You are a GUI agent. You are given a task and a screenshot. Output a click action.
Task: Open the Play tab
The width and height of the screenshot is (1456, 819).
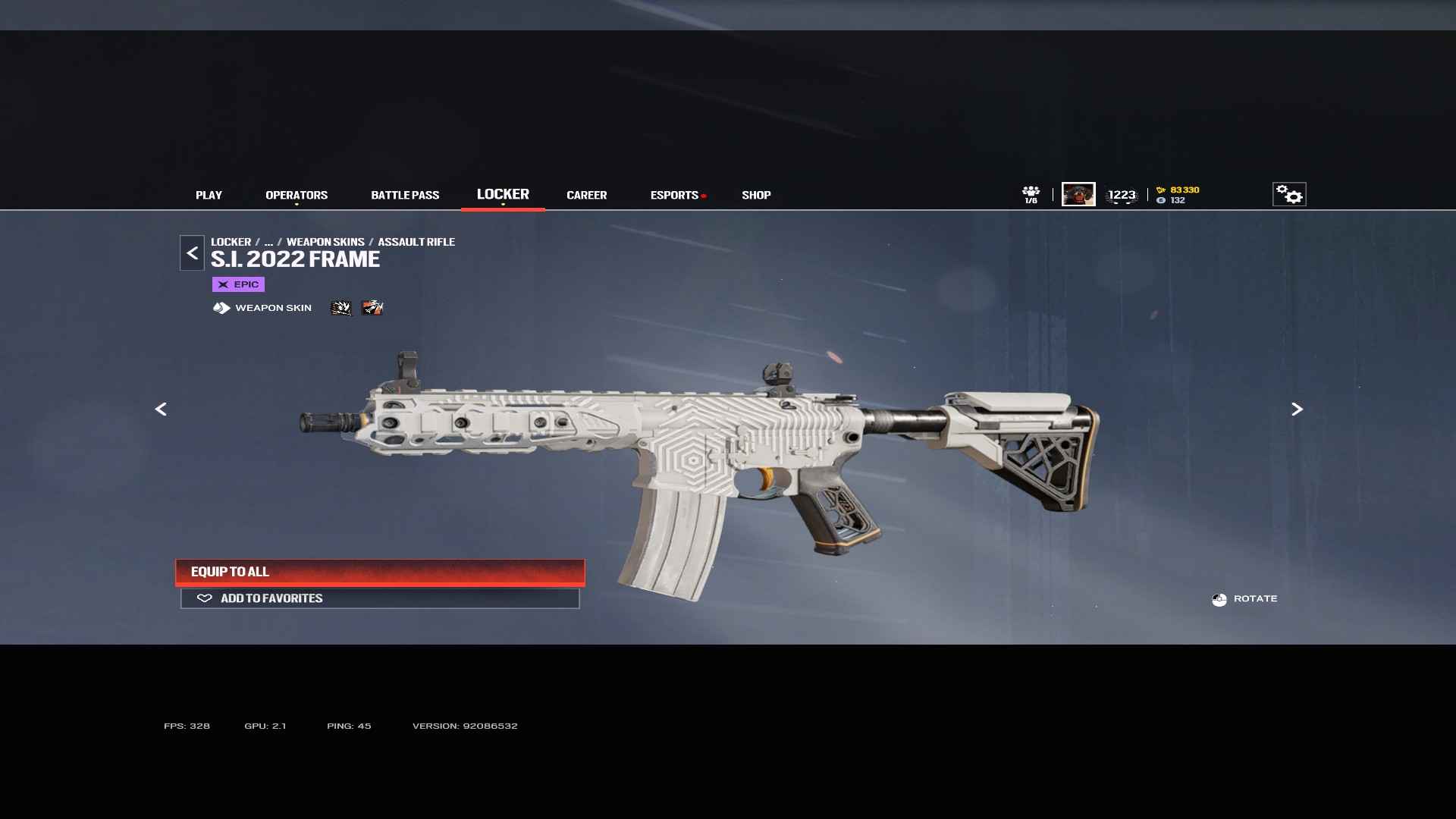[x=209, y=195]
